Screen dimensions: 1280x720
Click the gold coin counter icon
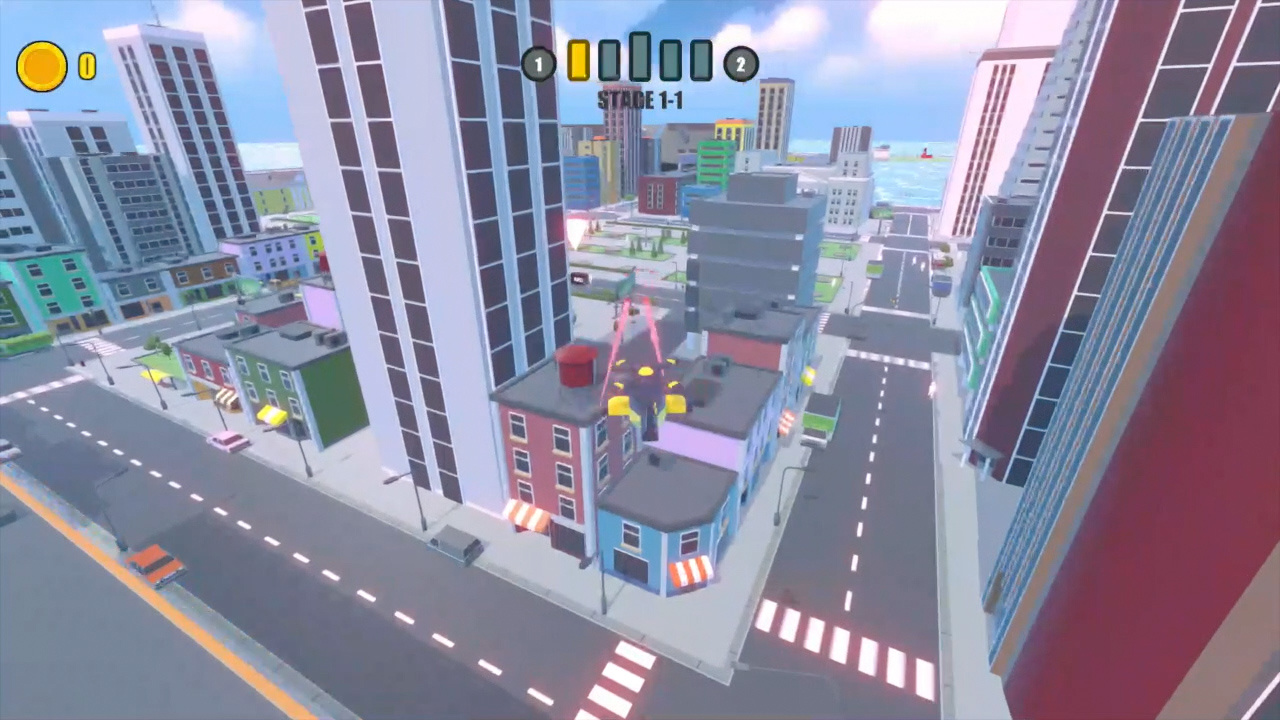(41, 65)
